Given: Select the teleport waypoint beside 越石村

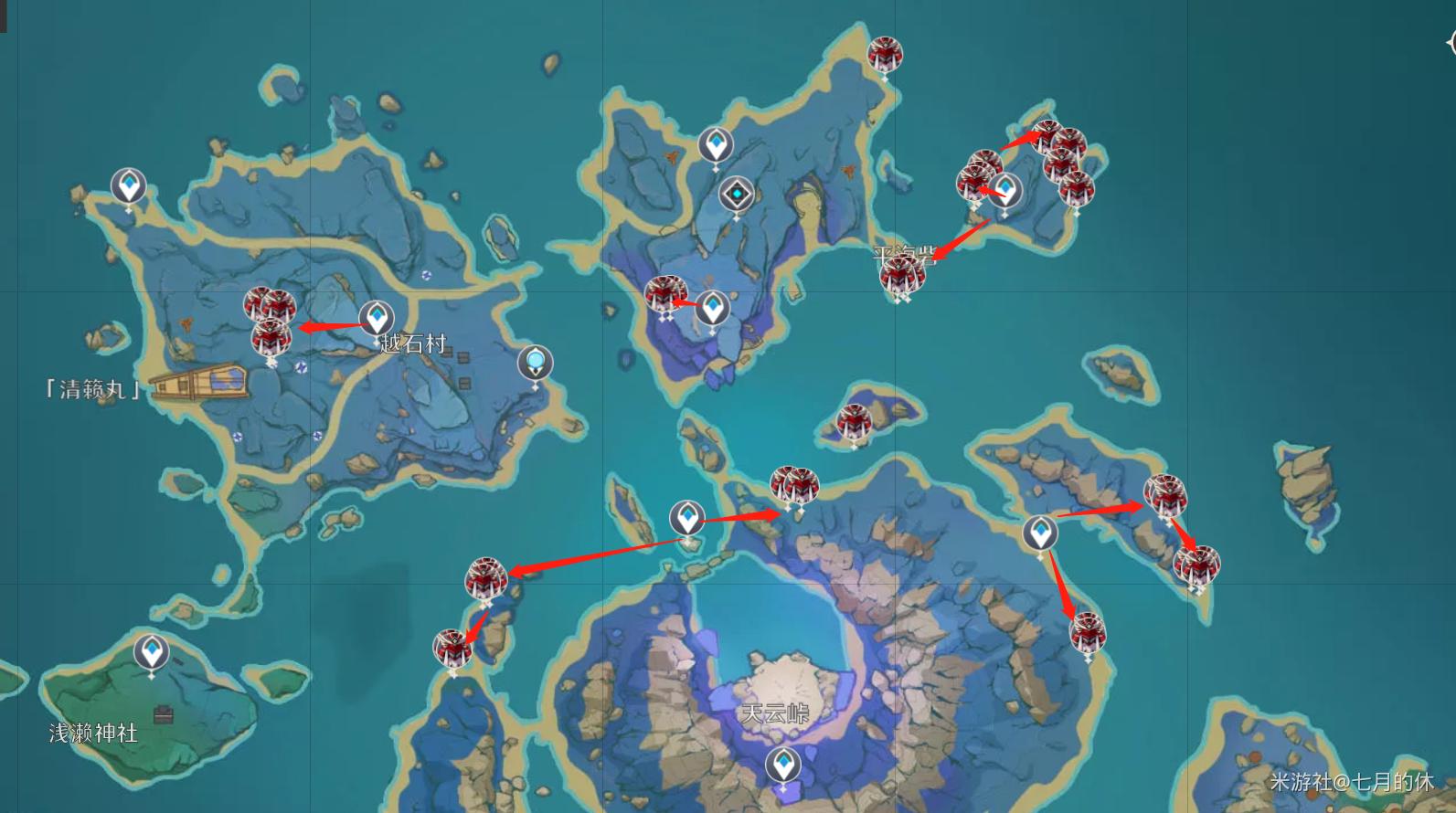Looking at the screenshot, I should (x=376, y=318).
